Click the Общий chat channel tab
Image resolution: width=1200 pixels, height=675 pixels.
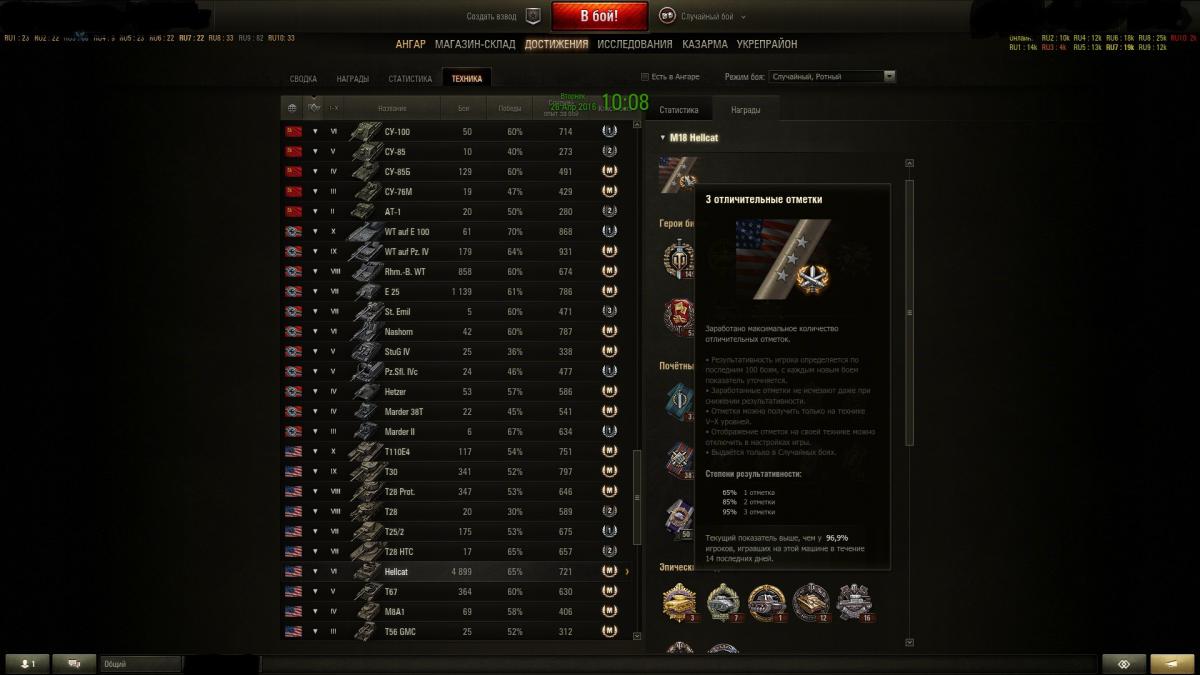pos(140,664)
